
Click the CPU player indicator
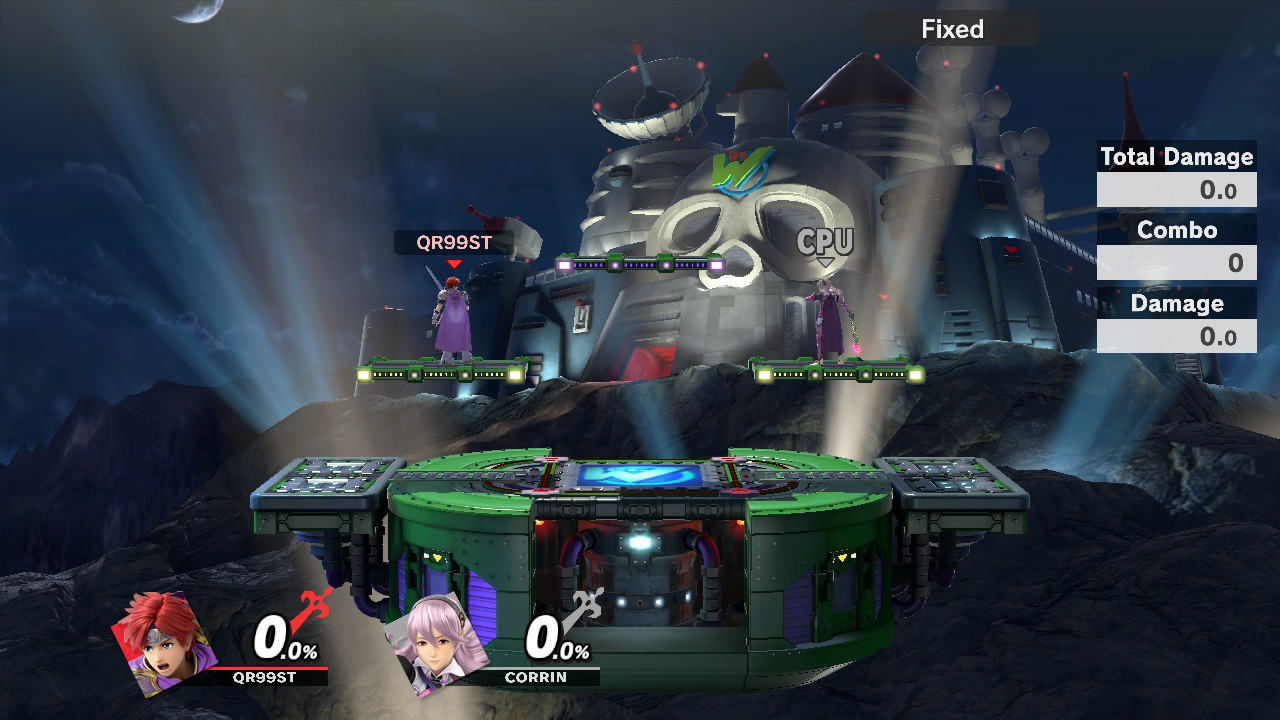point(824,240)
